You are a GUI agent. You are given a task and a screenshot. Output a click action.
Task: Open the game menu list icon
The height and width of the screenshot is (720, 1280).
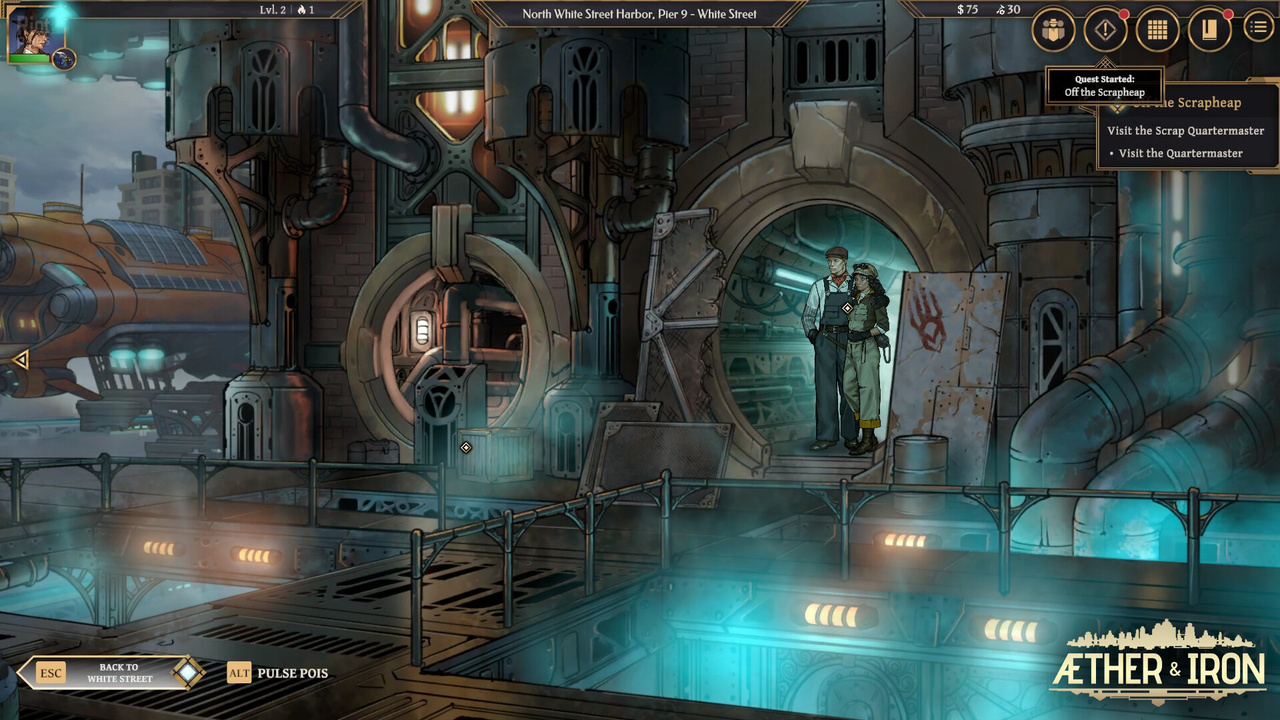[1257, 28]
